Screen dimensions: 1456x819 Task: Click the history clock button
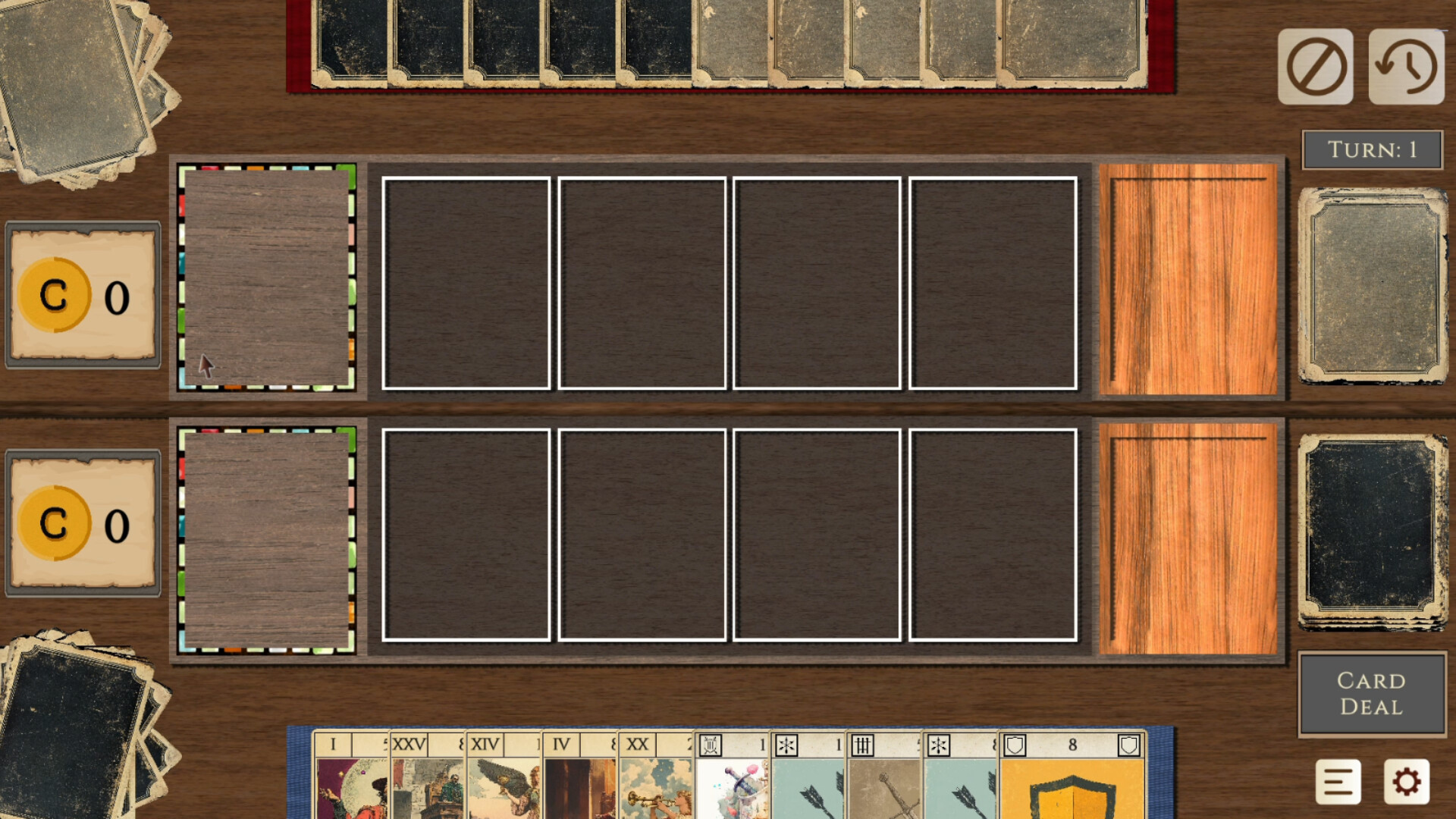click(x=1406, y=67)
